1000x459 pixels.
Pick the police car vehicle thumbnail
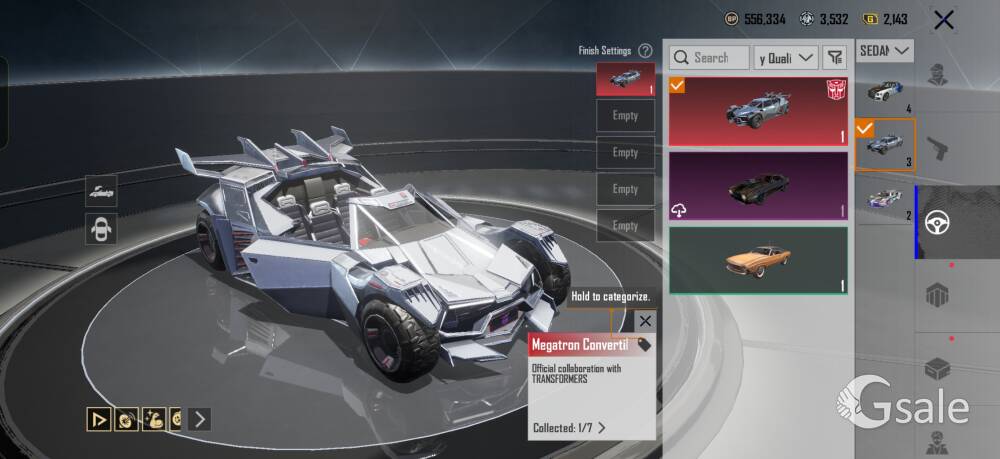[884, 92]
